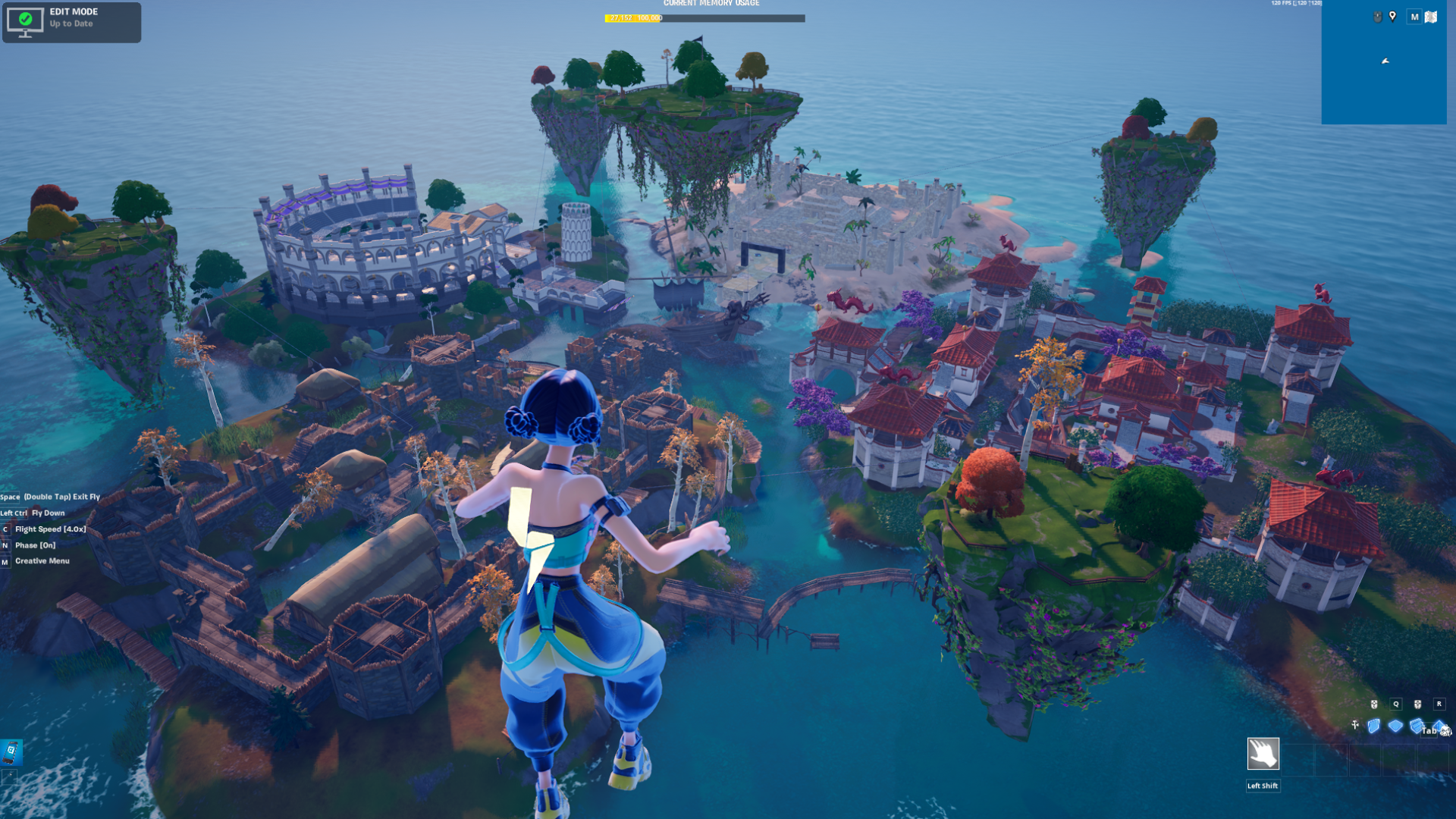Screen dimensions: 1456x819
Task: Select the hand tool hotbar slot
Action: pos(1263,754)
